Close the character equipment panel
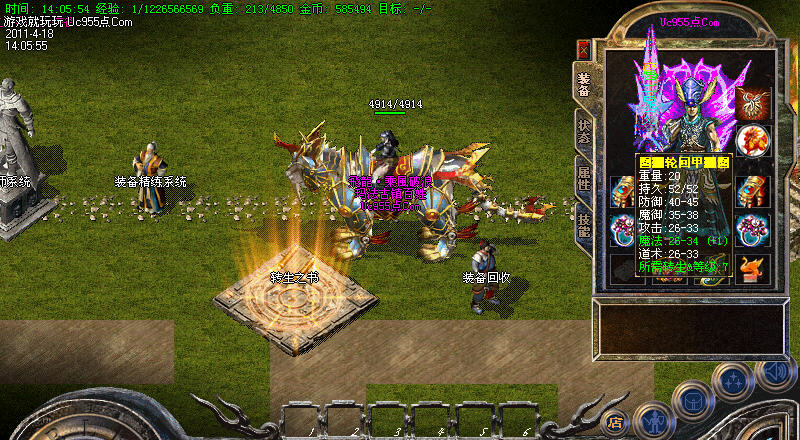The image size is (800, 440). 583,49
